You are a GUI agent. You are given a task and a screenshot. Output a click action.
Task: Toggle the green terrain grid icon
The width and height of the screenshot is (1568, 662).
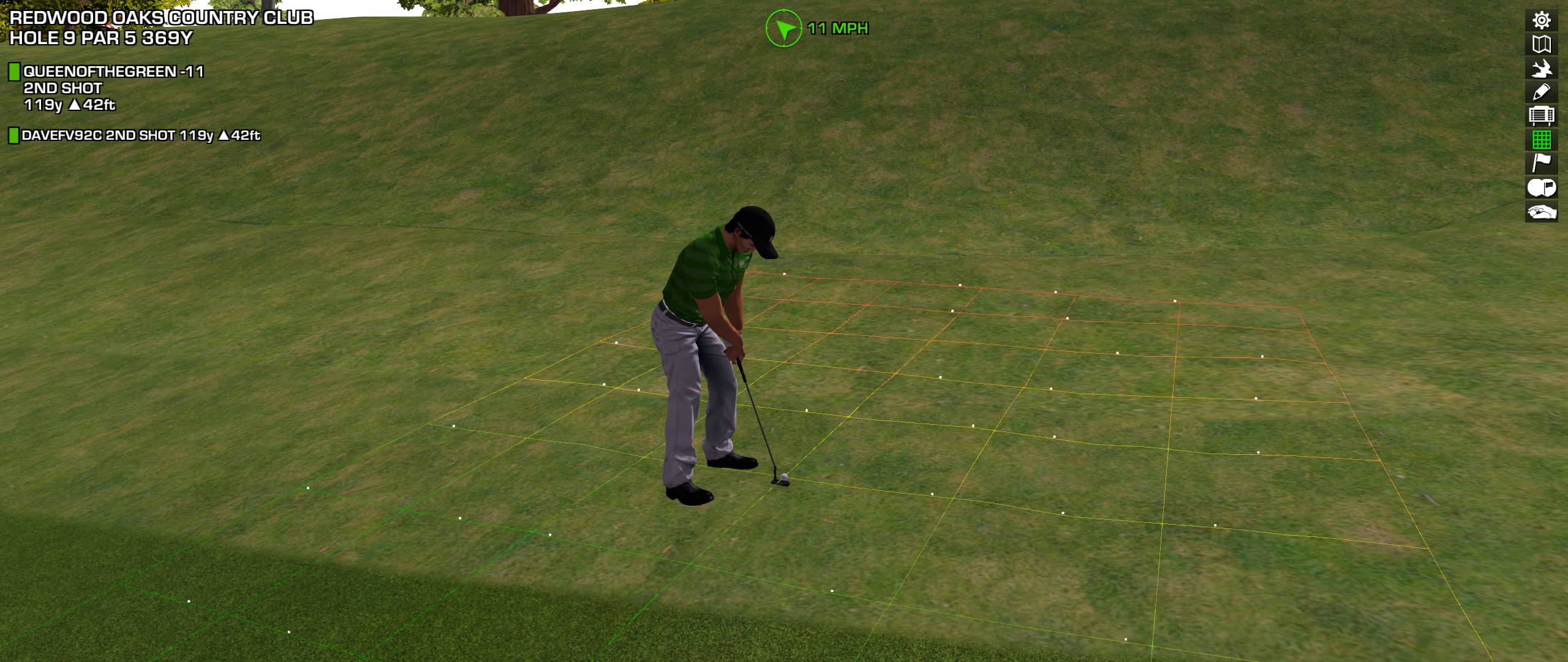pos(1541,140)
